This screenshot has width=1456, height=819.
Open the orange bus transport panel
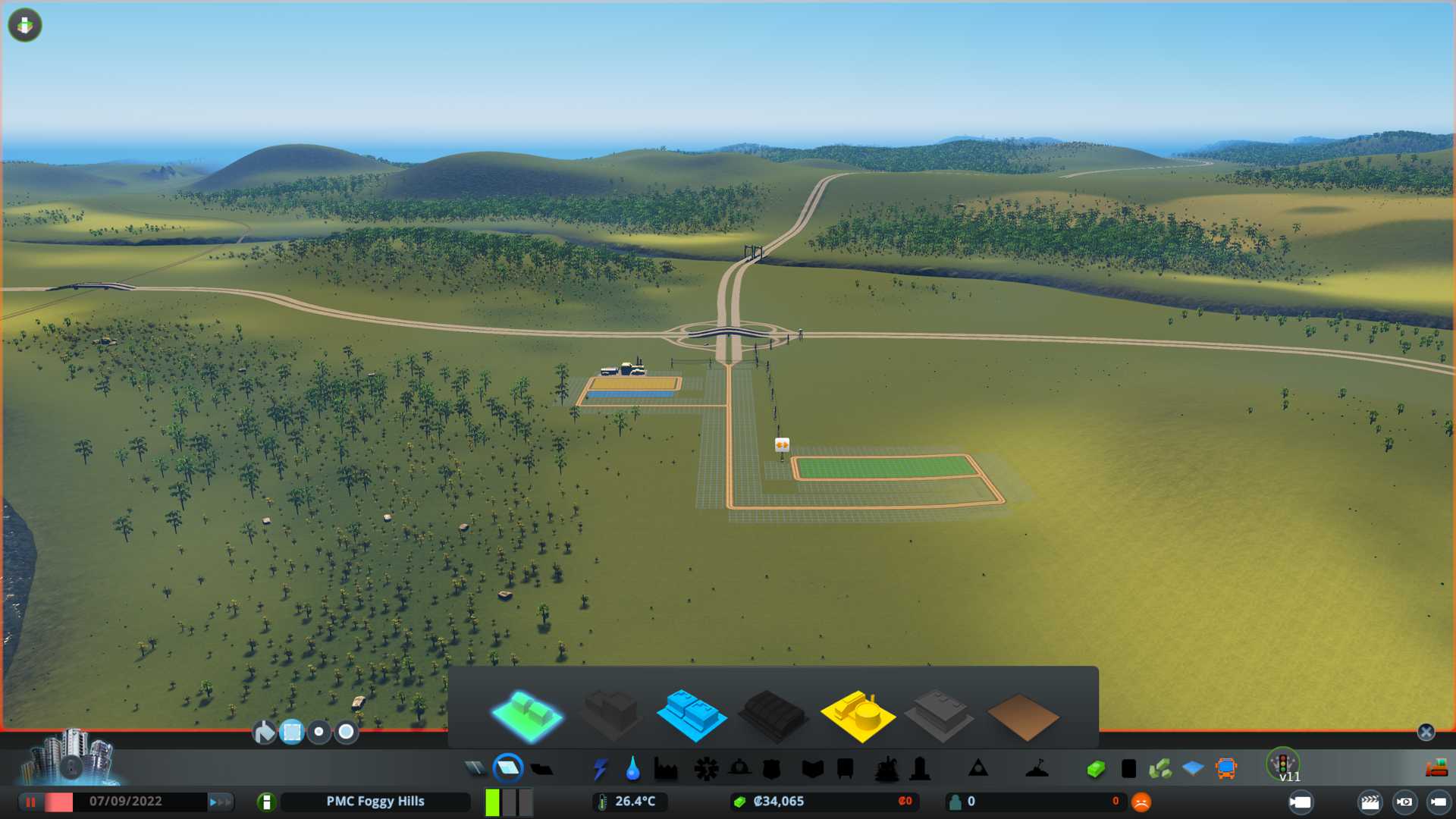1225,769
